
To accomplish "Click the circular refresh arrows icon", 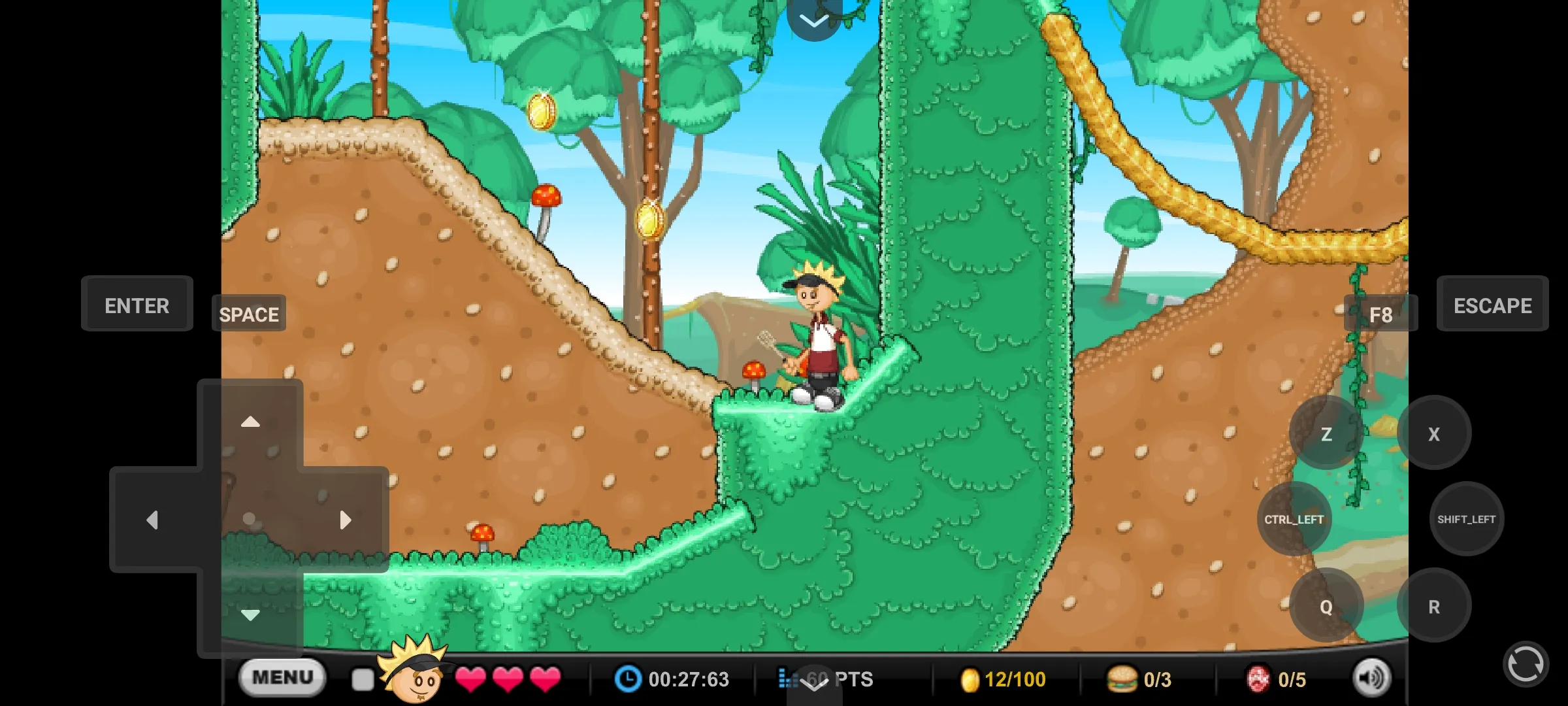I will click(x=1525, y=665).
